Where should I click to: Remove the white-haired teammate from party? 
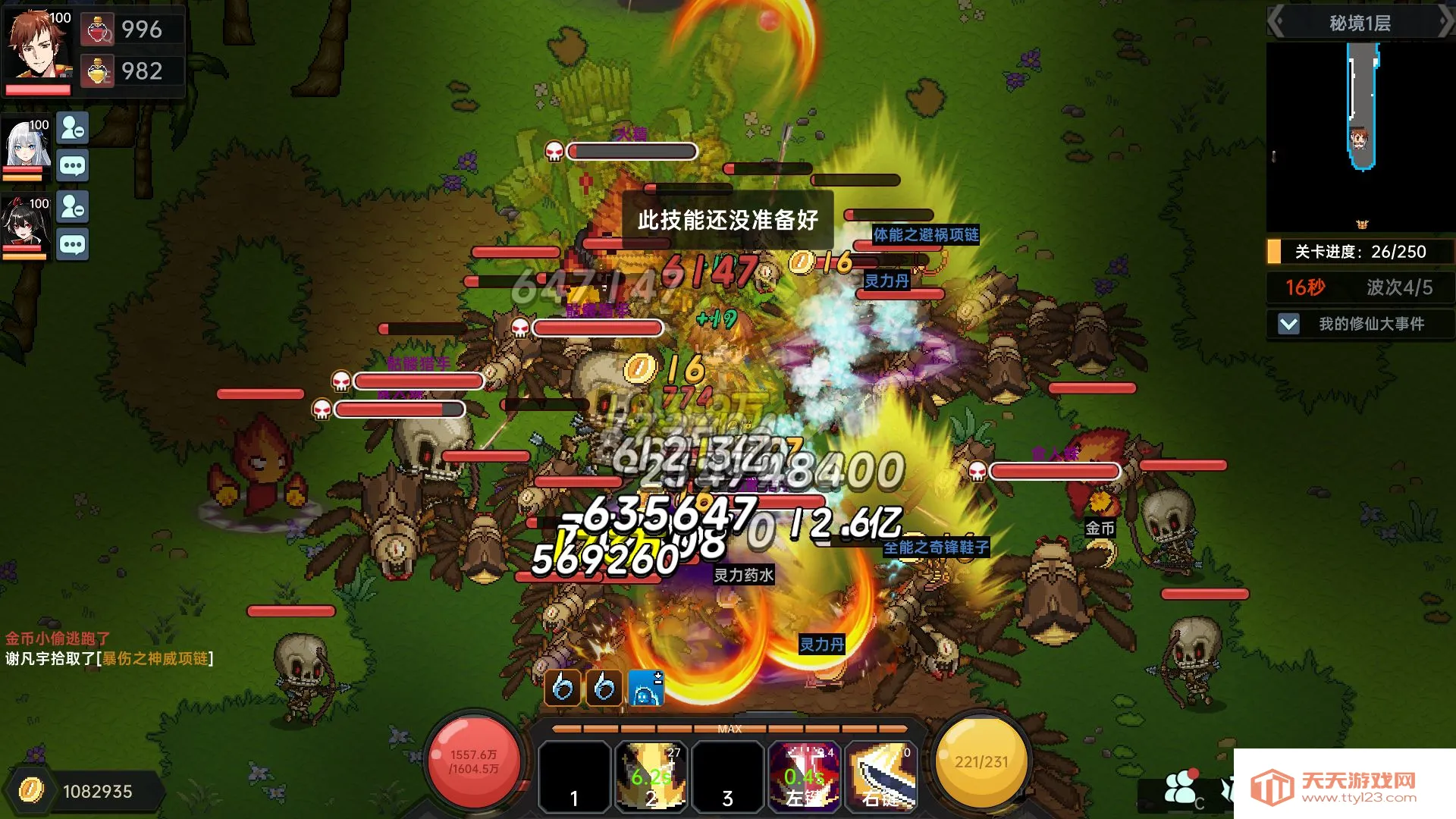click(73, 129)
